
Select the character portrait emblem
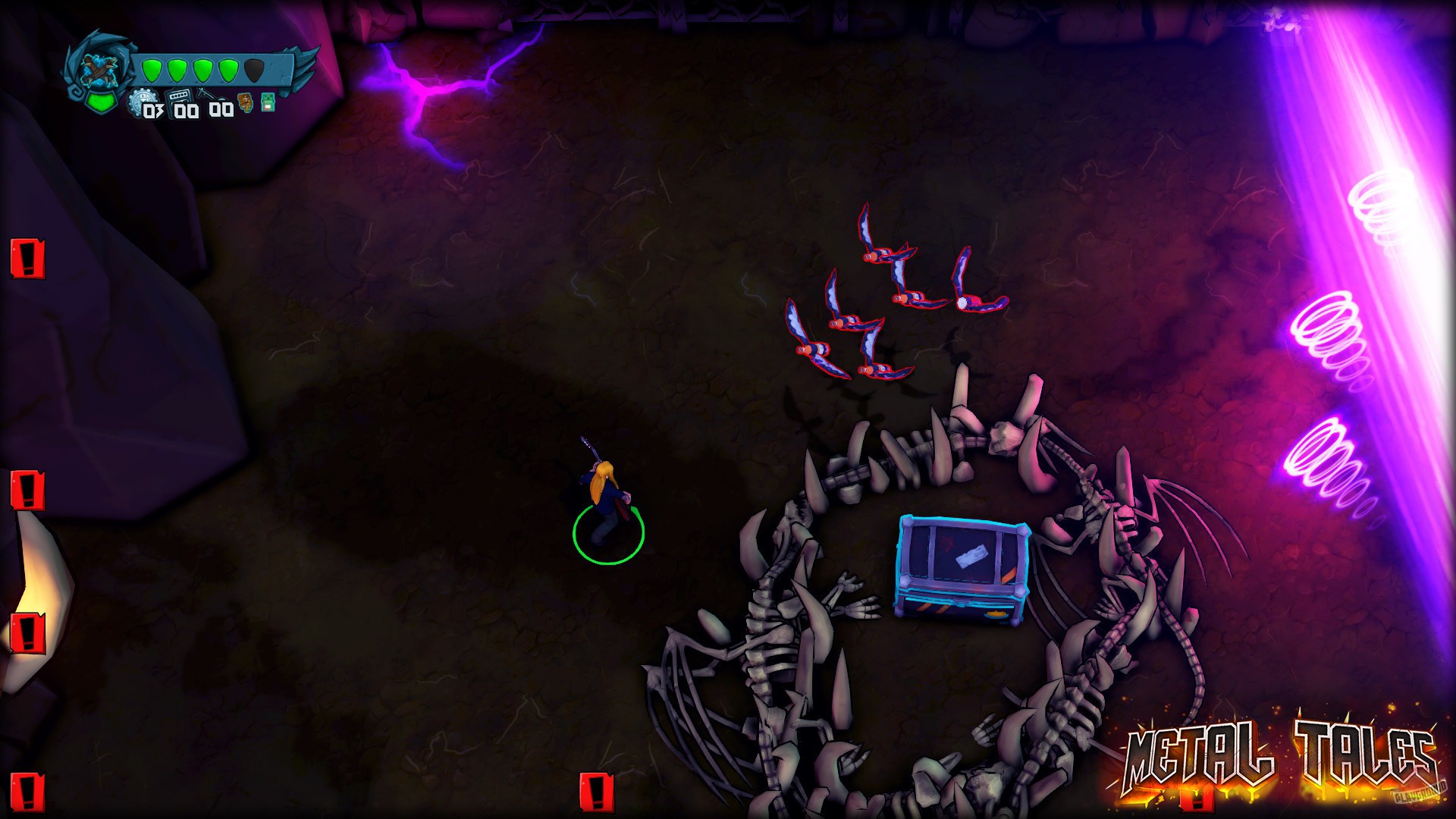[99, 68]
